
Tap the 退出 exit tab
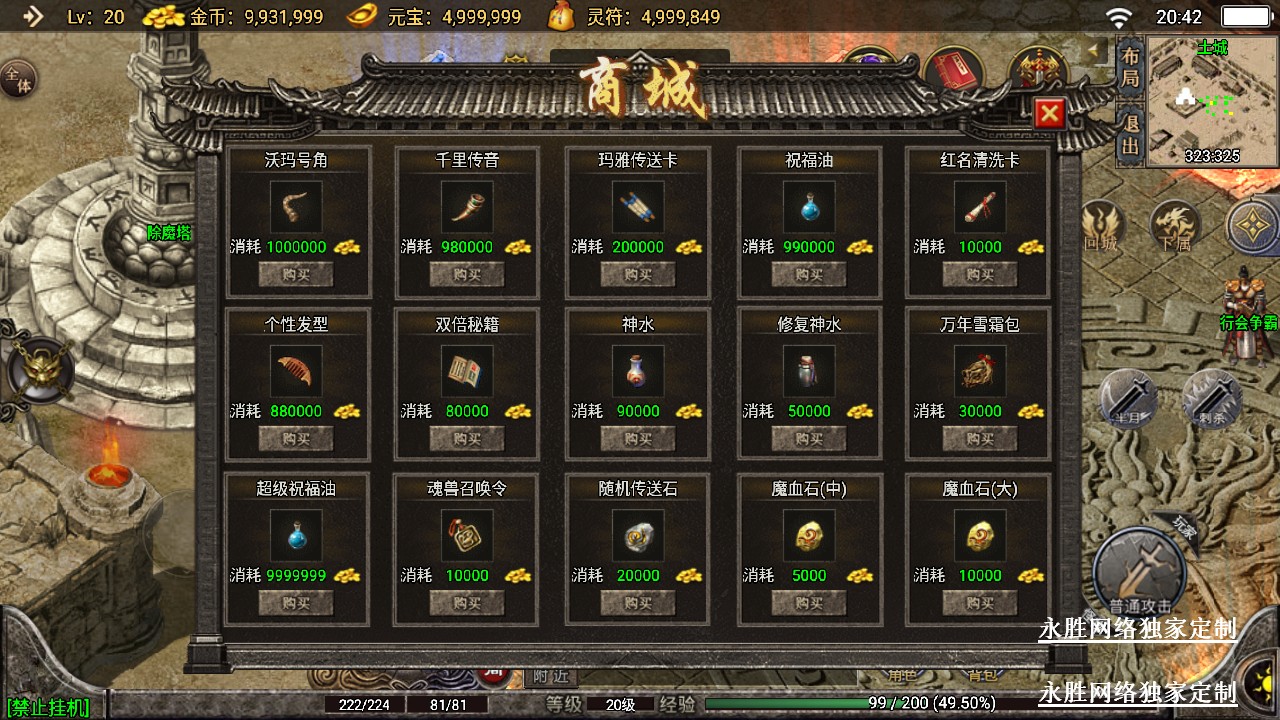pyautogui.click(x=1130, y=136)
